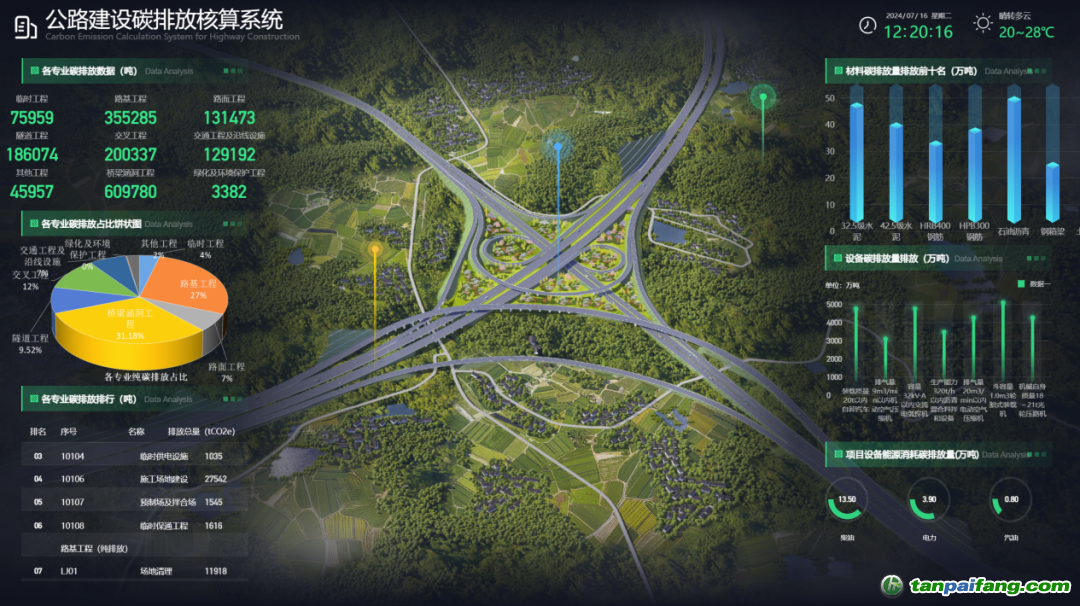Click the 电力 3.90 donut gauge
The height and width of the screenshot is (606, 1080).
928,501
